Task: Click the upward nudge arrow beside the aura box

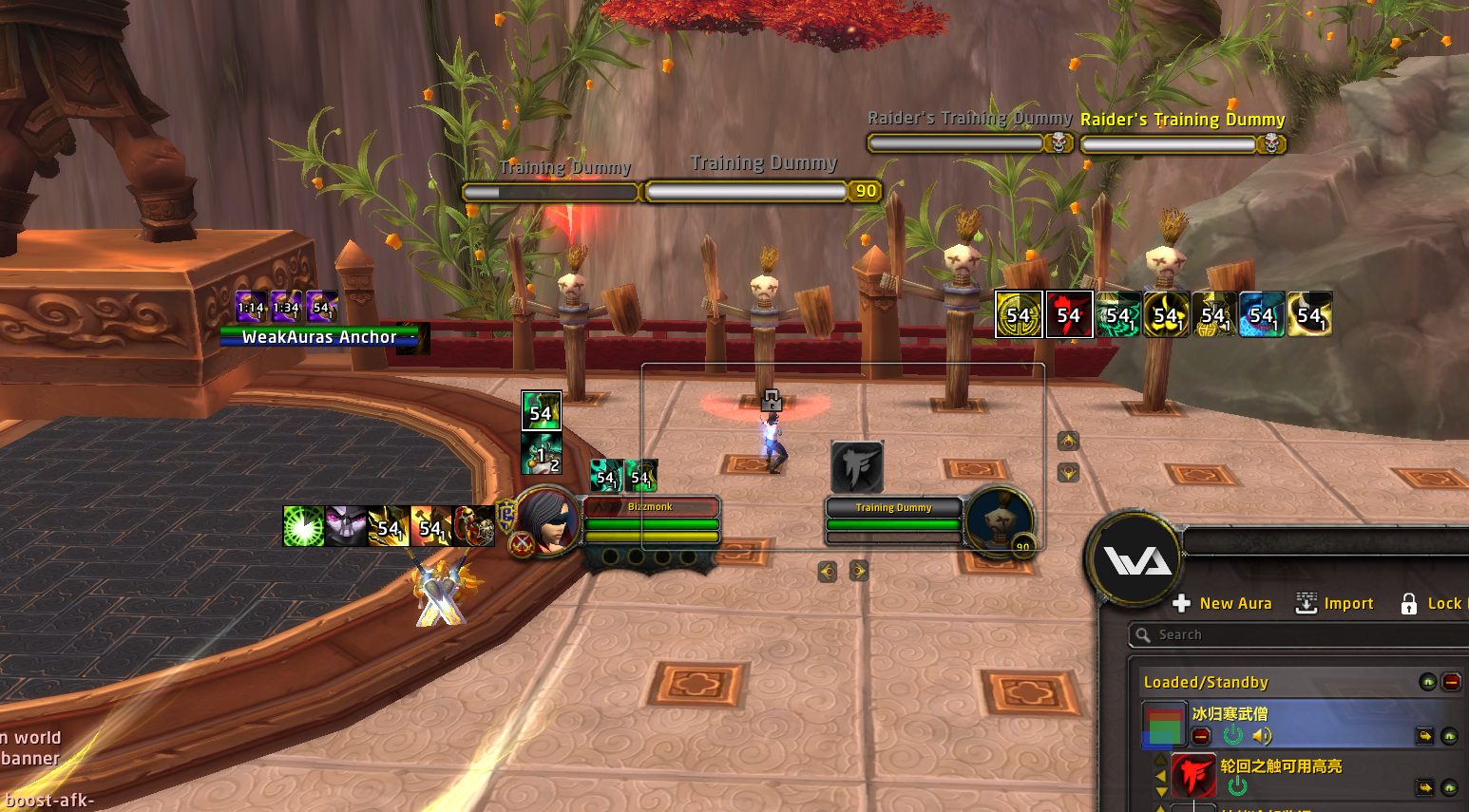Action: pyautogui.click(x=1068, y=441)
